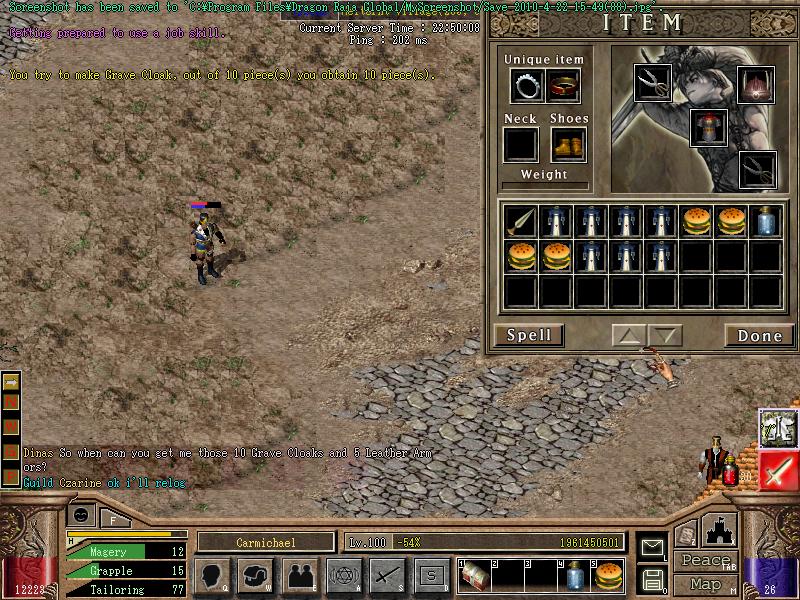The height and width of the screenshot is (600, 800).
Task: Page the inventory up with the up arrow
Action: (629, 335)
